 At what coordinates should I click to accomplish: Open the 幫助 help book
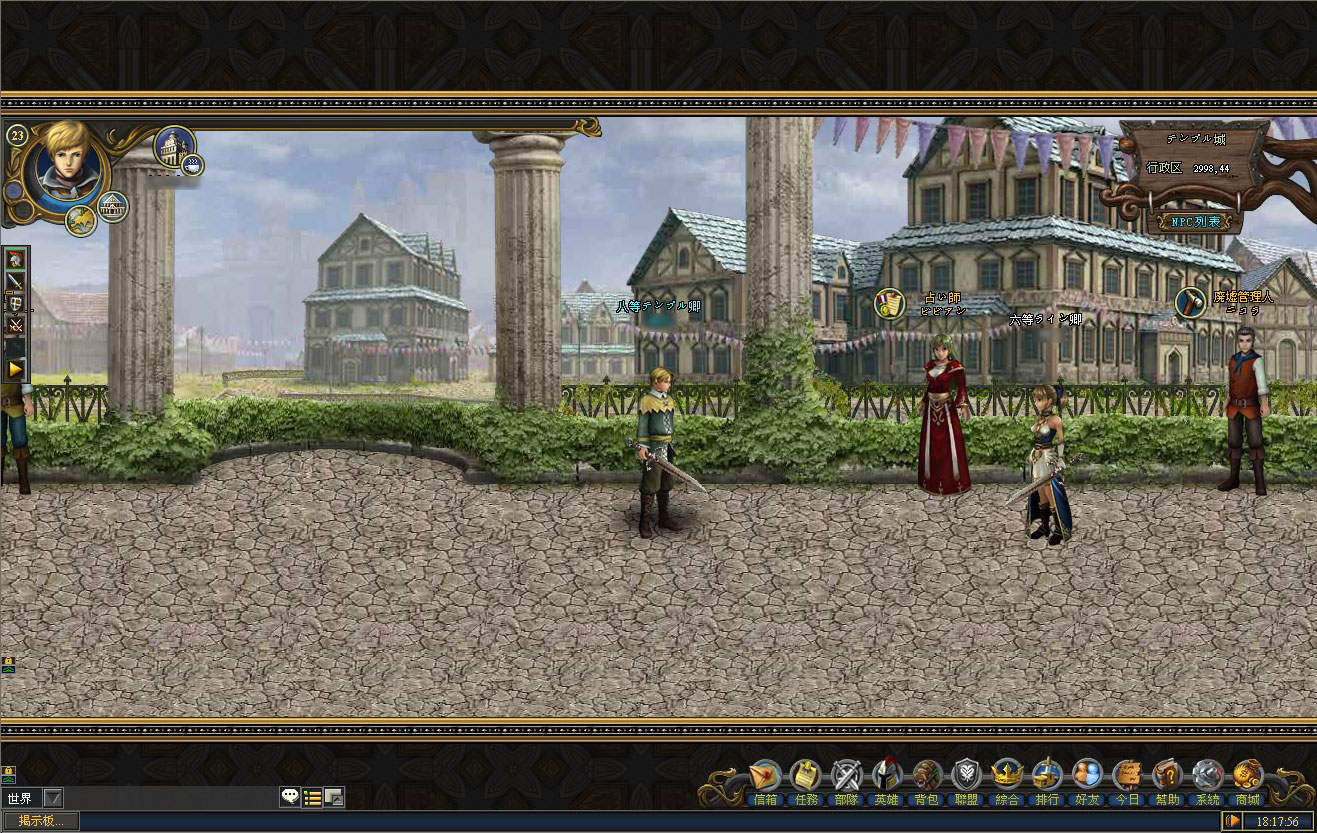click(x=1167, y=777)
